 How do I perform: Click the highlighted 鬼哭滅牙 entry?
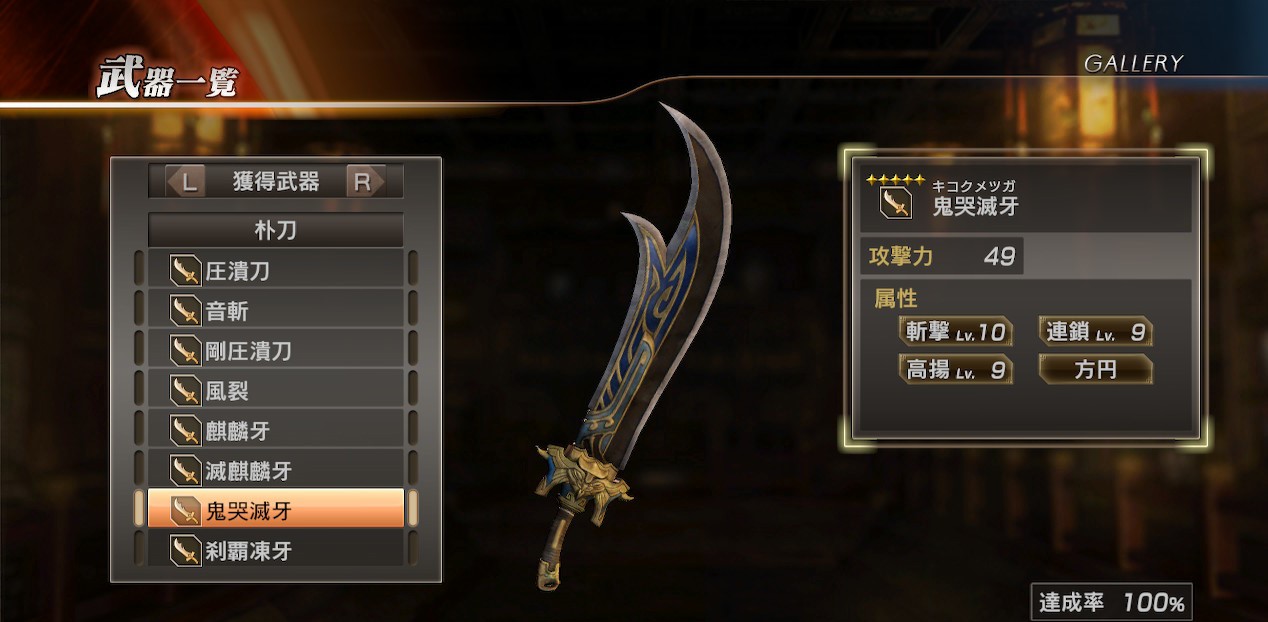[276, 510]
